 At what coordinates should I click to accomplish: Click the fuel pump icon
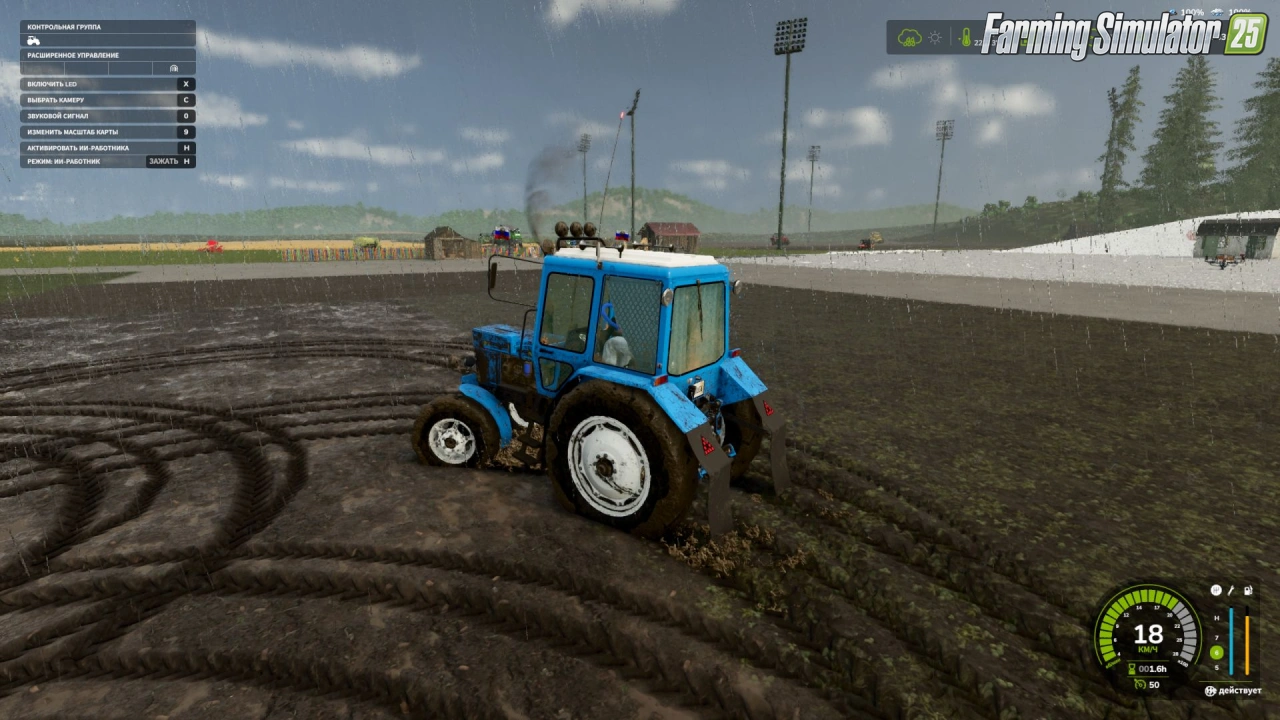[1246, 591]
